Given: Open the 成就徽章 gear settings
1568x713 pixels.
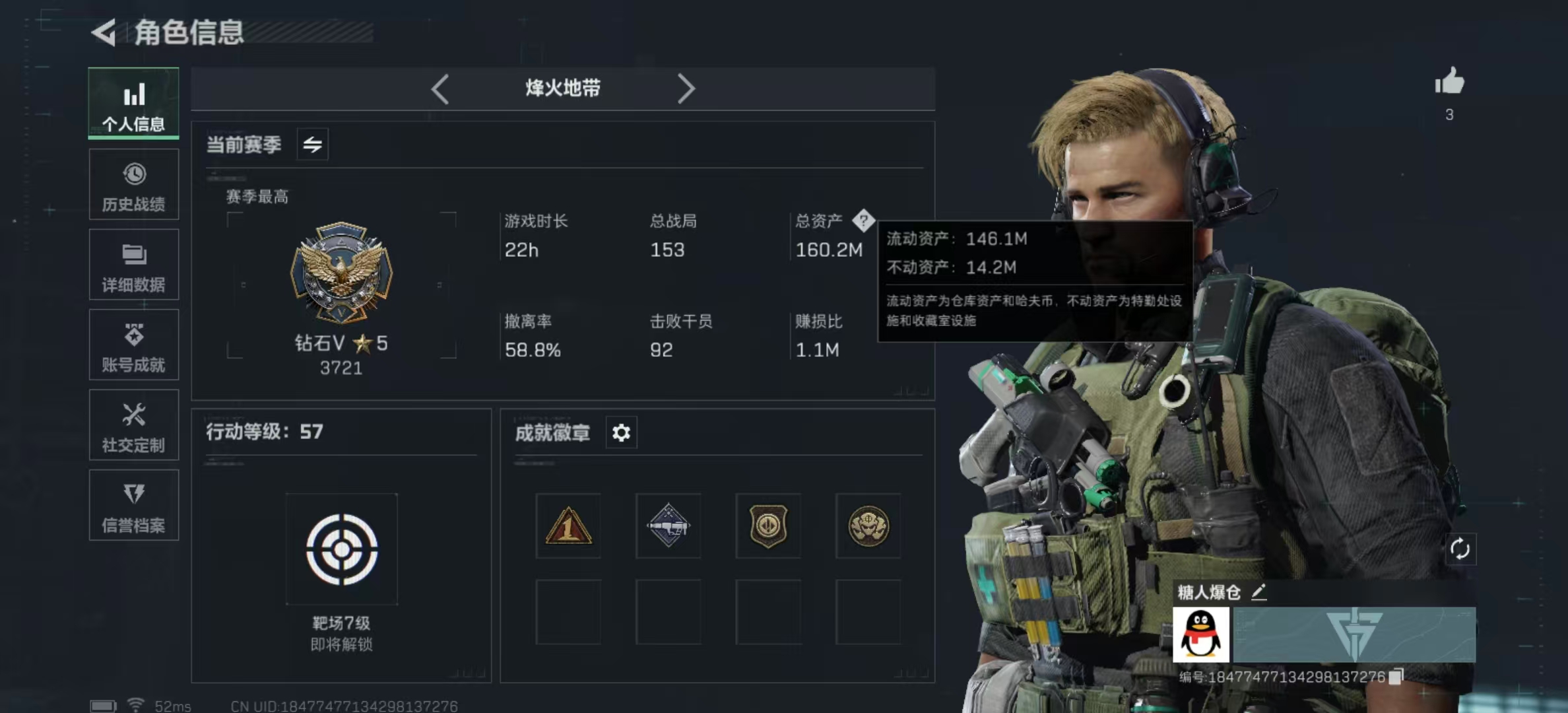Looking at the screenshot, I should coord(621,433).
